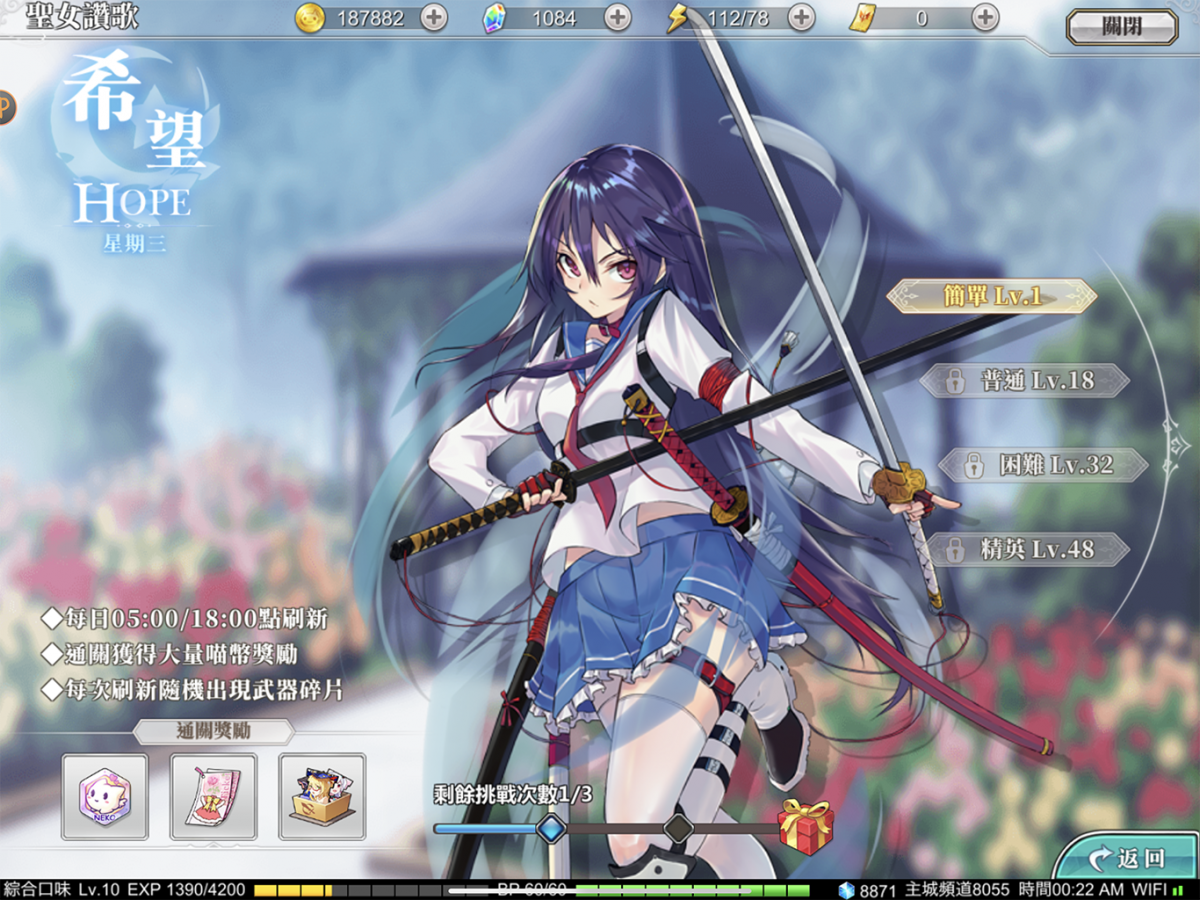Add more gold coins with the plus button
The width and height of the screenshot is (1200, 900).
pos(433,17)
